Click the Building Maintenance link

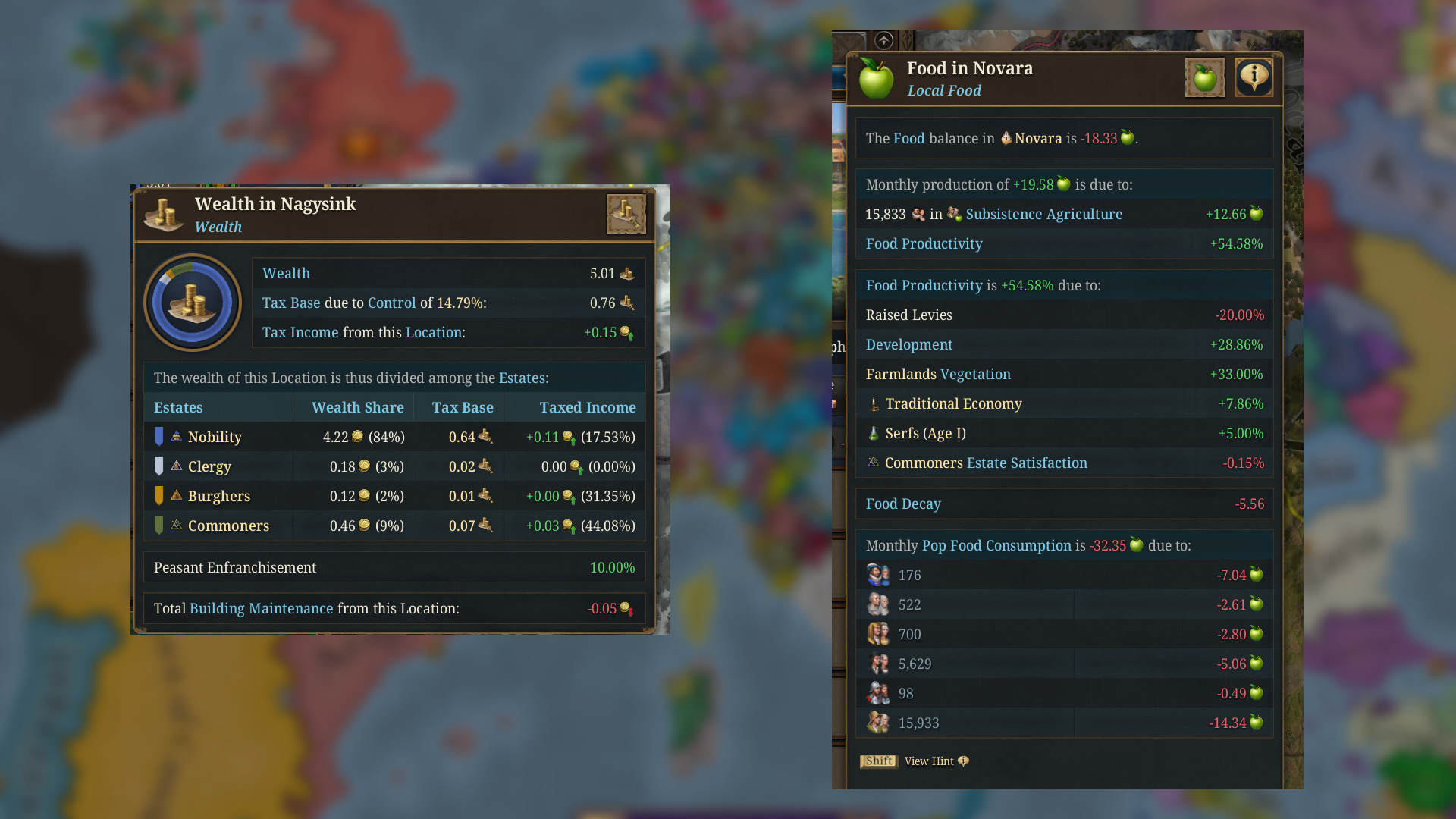coord(261,608)
